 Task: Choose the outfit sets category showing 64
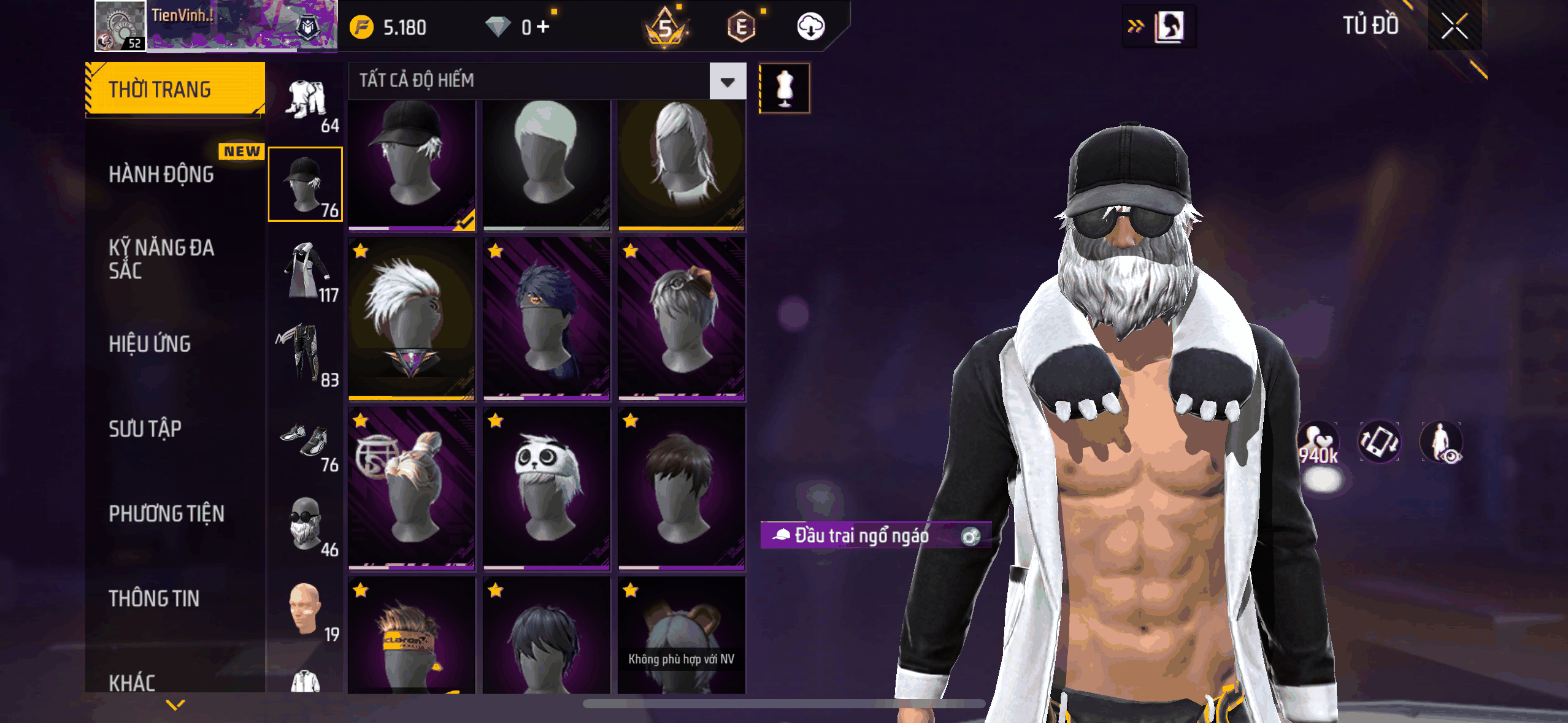[x=306, y=104]
